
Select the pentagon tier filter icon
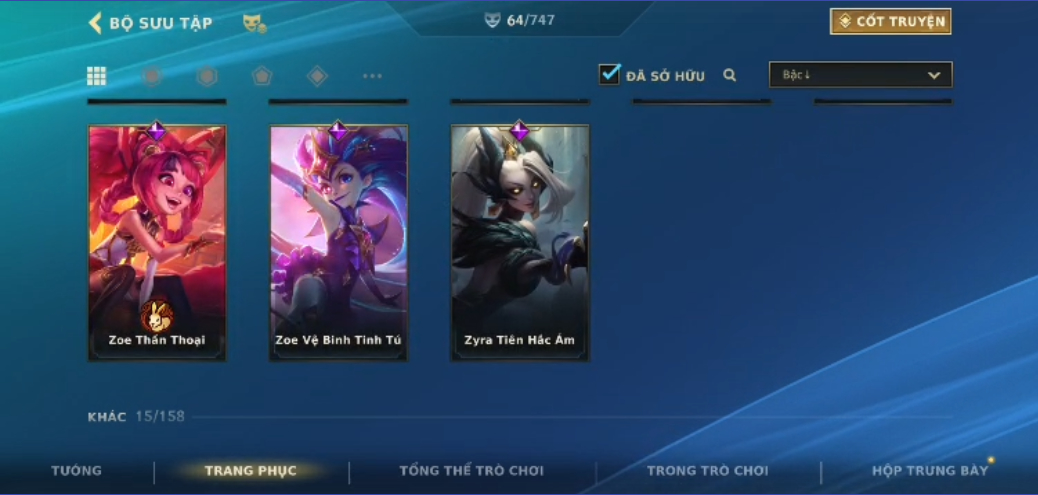click(x=262, y=76)
